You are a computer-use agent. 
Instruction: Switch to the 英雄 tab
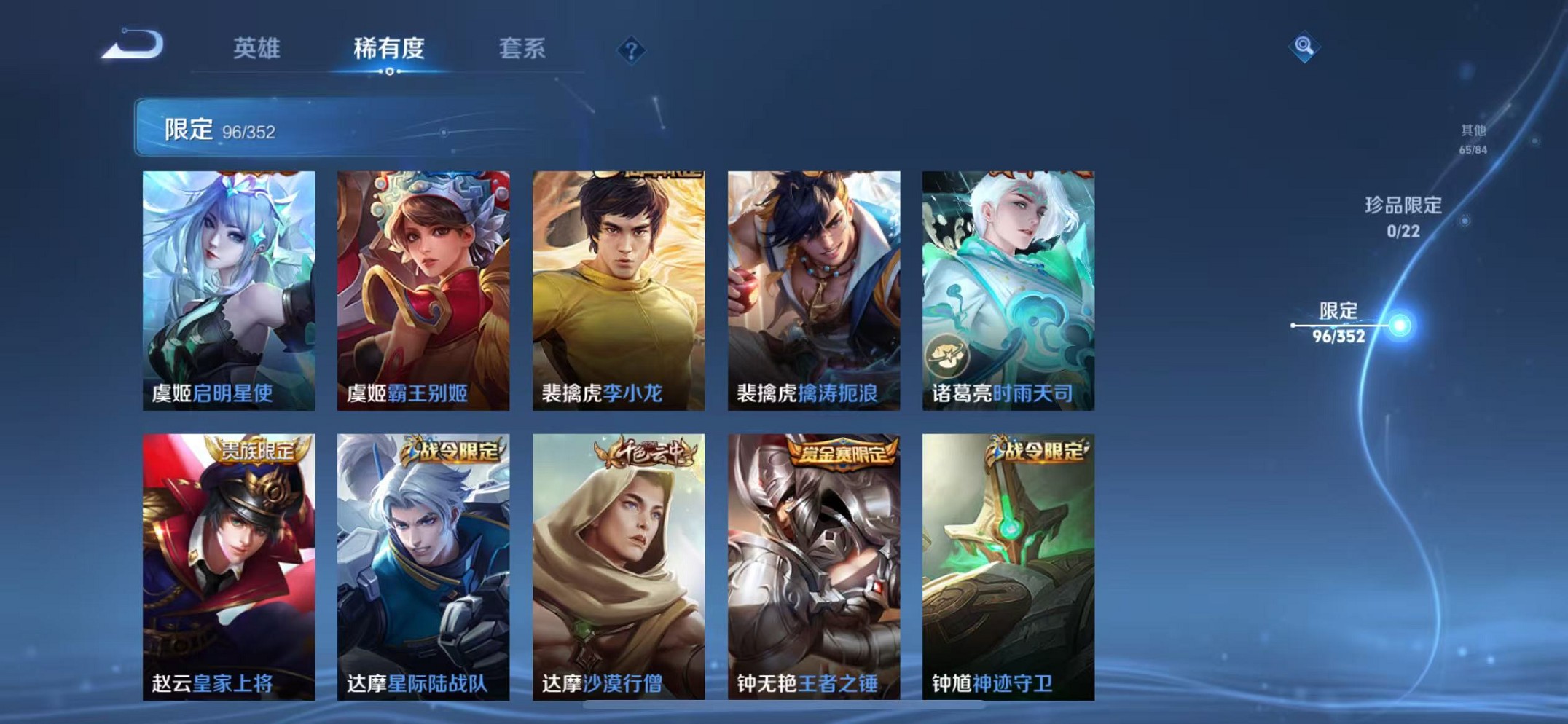point(259,48)
